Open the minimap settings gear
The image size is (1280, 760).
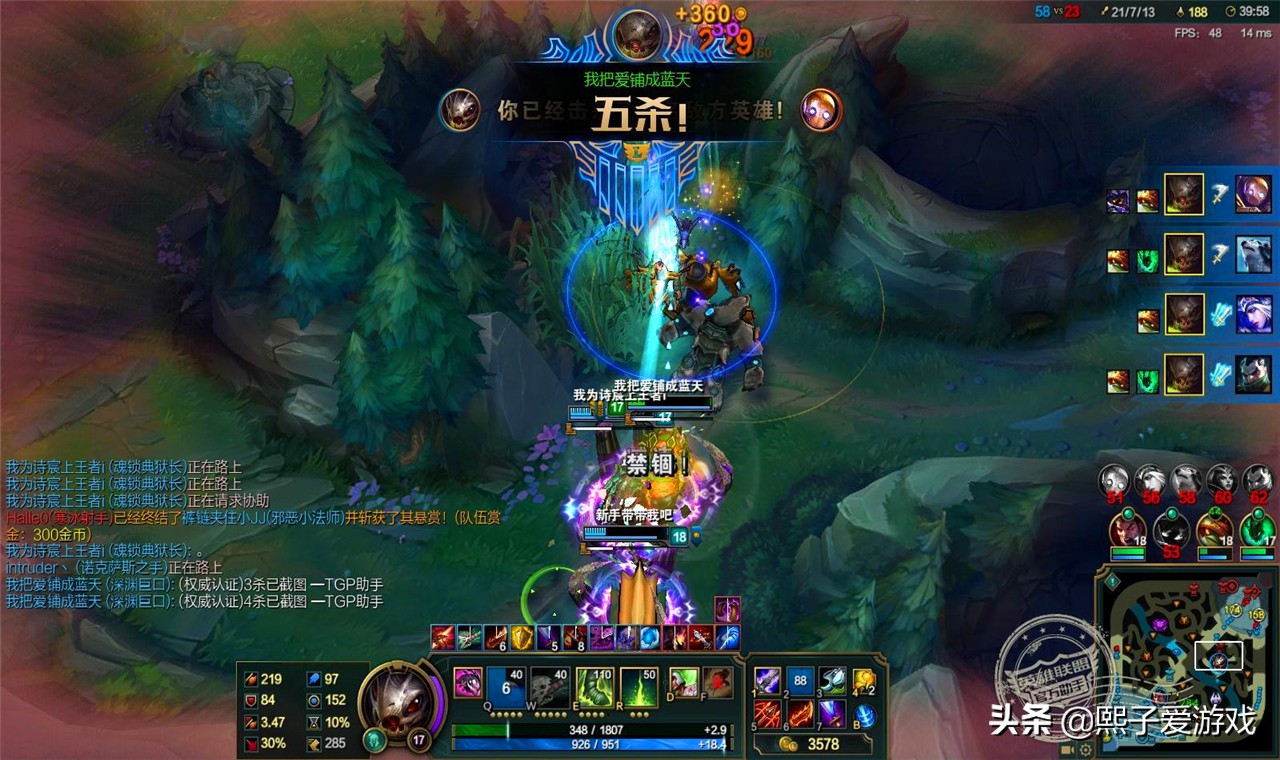coord(1086,749)
